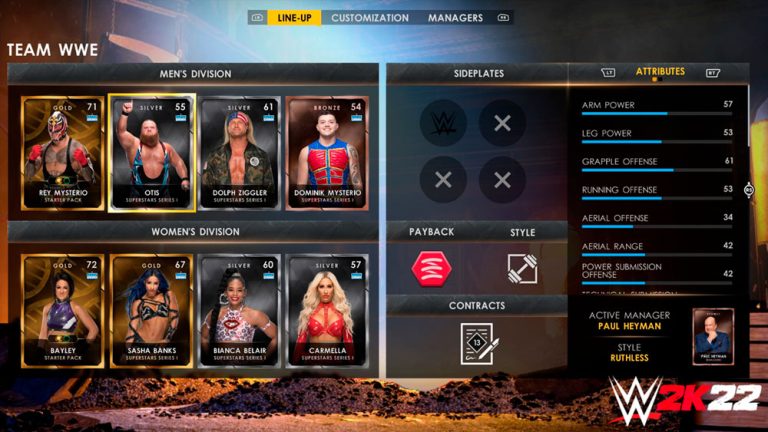Choose the dumbbell Style icon
The width and height of the screenshot is (768, 432).
click(x=523, y=267)
